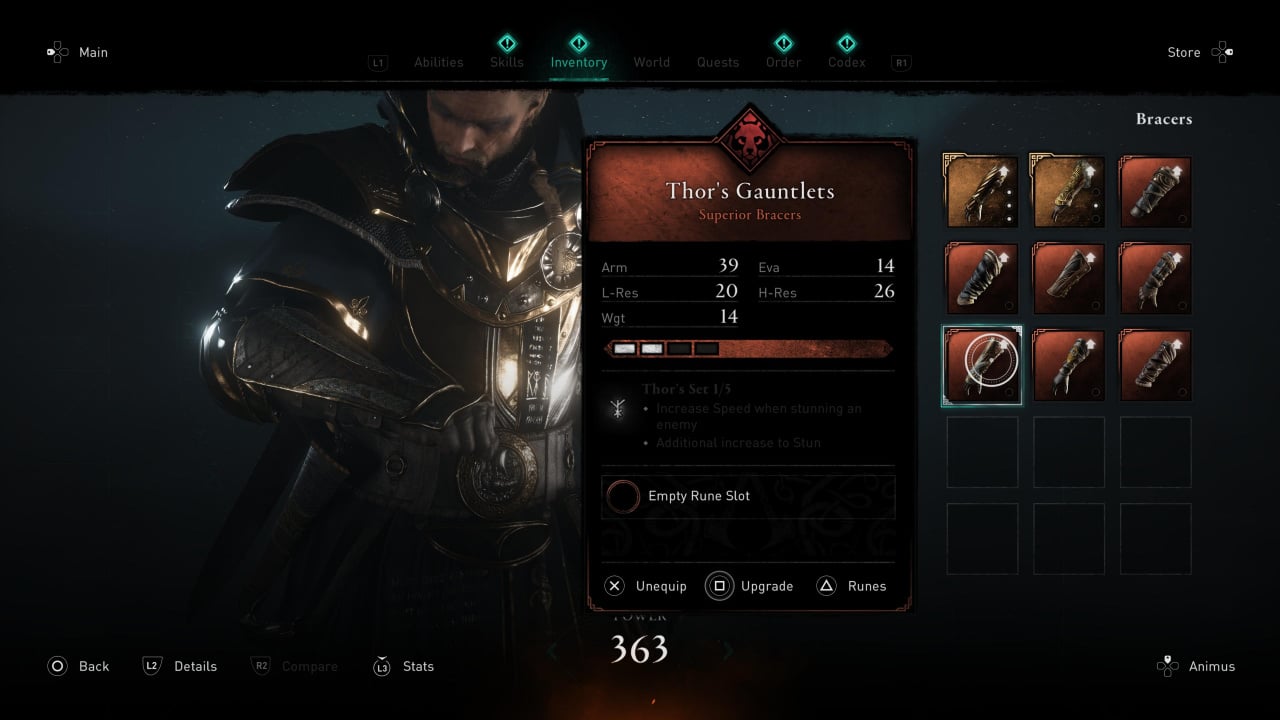Switch to the Order tab
The width and height of the screenshot is (1280, 720).
tap(783, 62)
